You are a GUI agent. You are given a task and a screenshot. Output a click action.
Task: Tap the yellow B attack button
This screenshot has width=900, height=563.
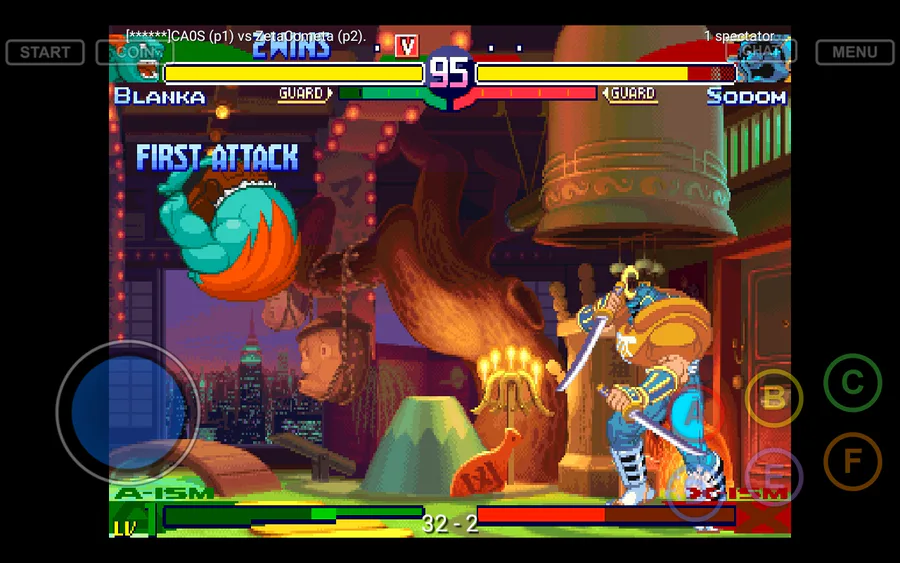pos(774,398)
